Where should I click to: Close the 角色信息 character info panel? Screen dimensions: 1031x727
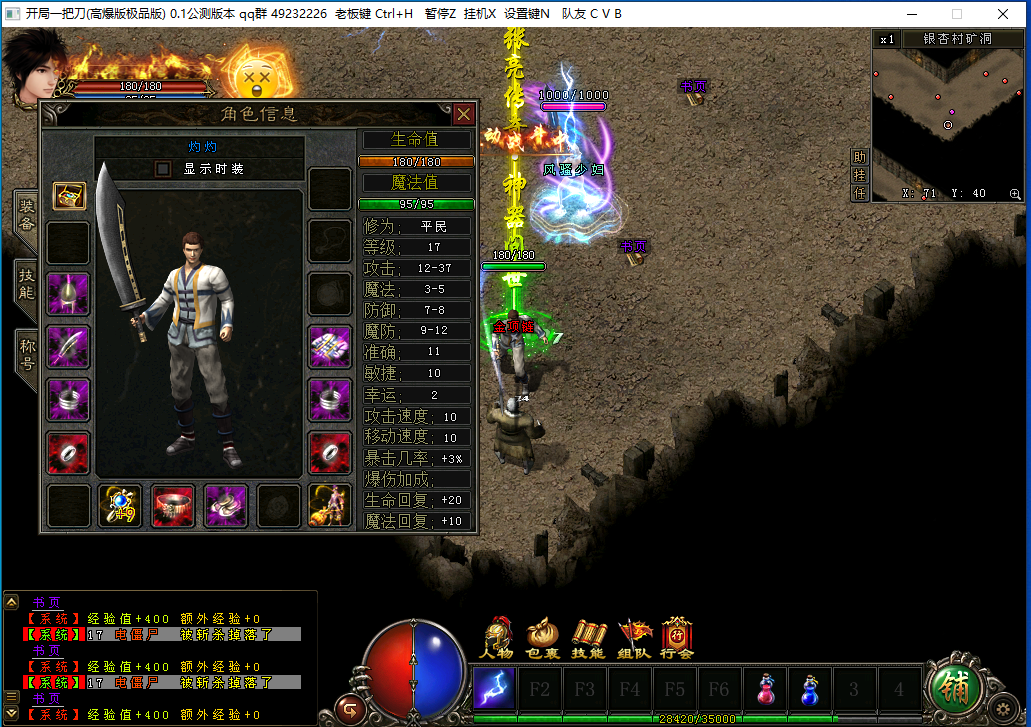pos(463,114)
